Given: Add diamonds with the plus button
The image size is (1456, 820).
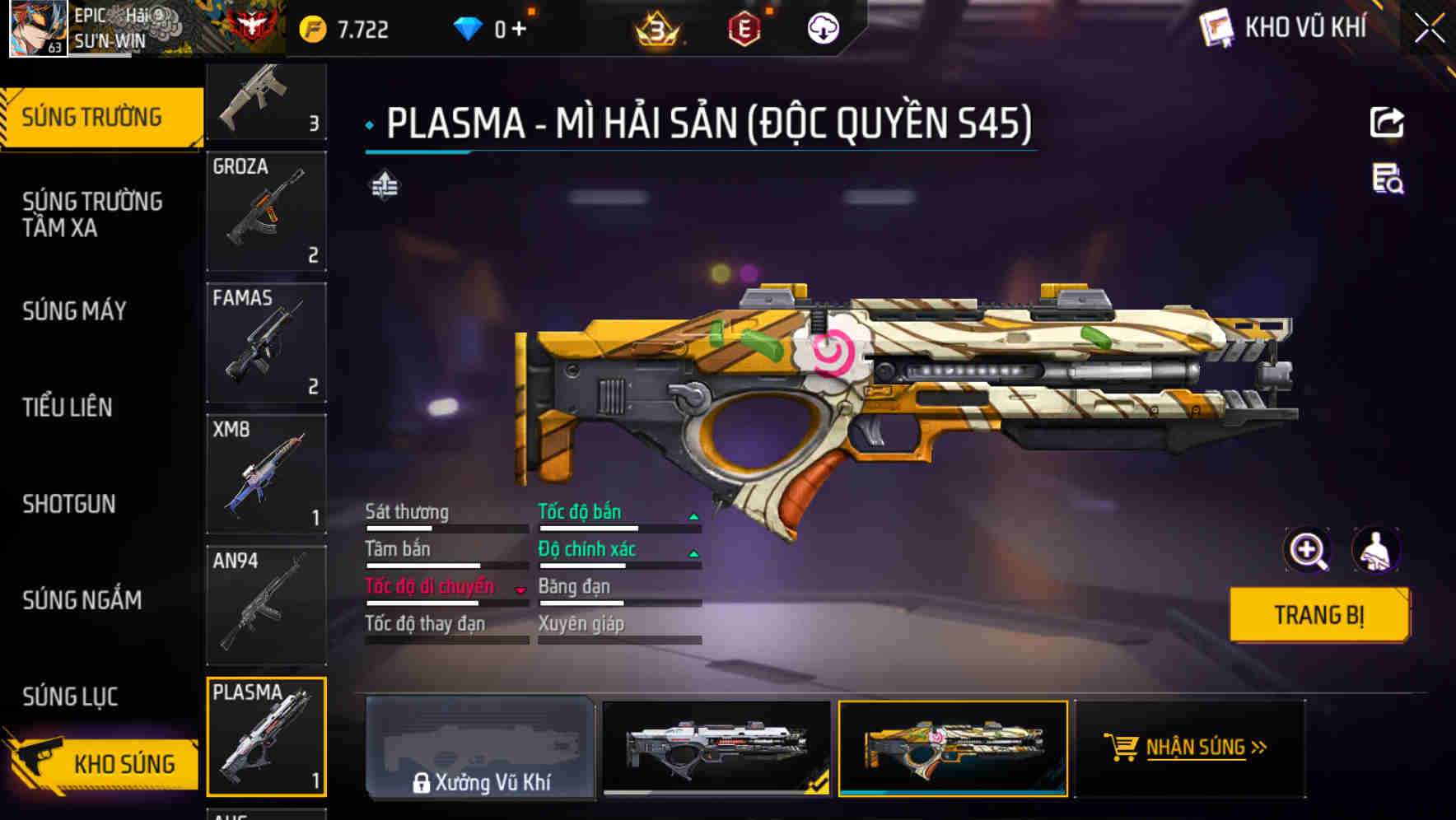Looking at the screenshot, I should pyautogui.click(x=519, y=30).
